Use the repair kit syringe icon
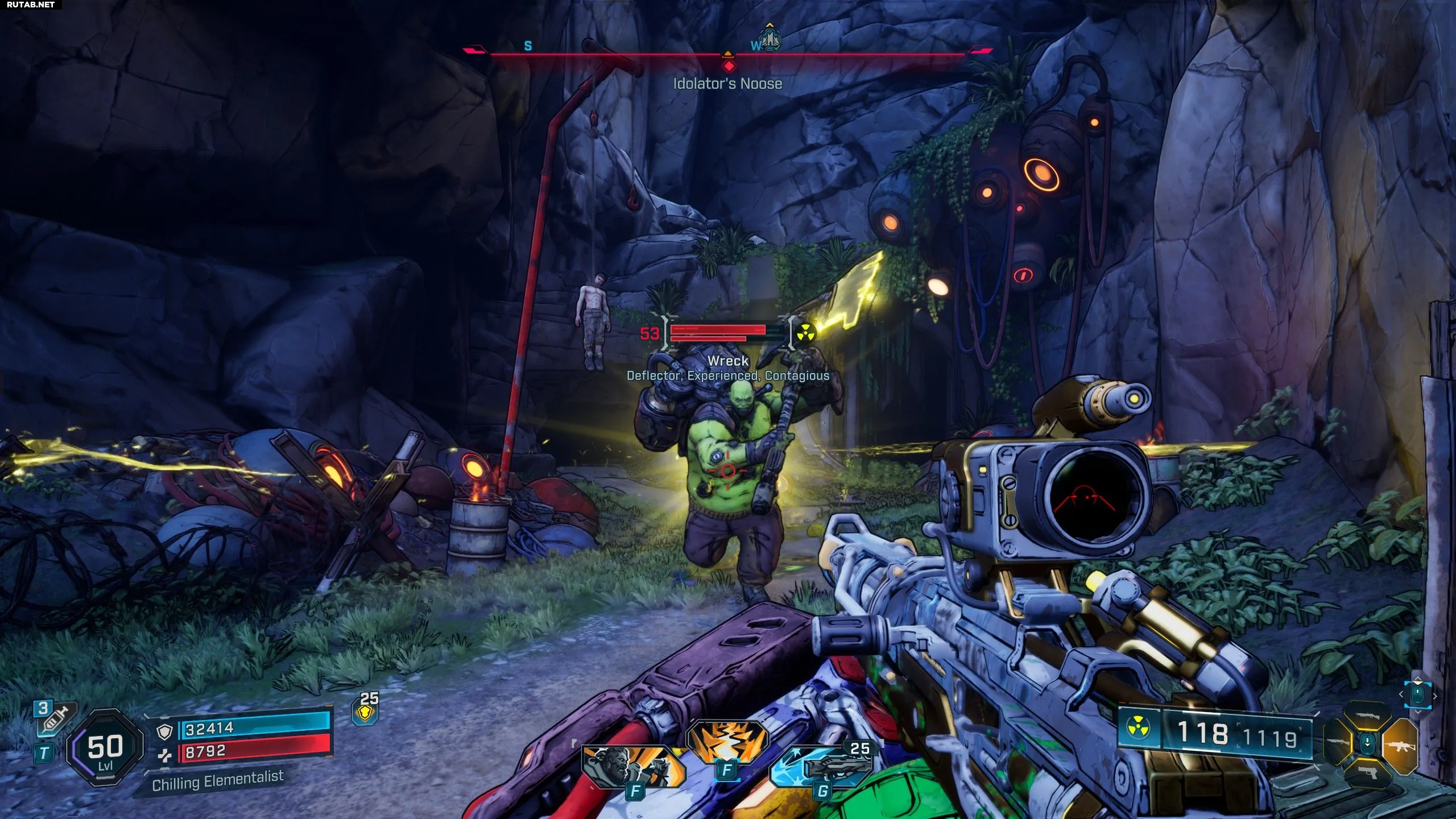Screen dimensions: 1456x819 [55, 721]
